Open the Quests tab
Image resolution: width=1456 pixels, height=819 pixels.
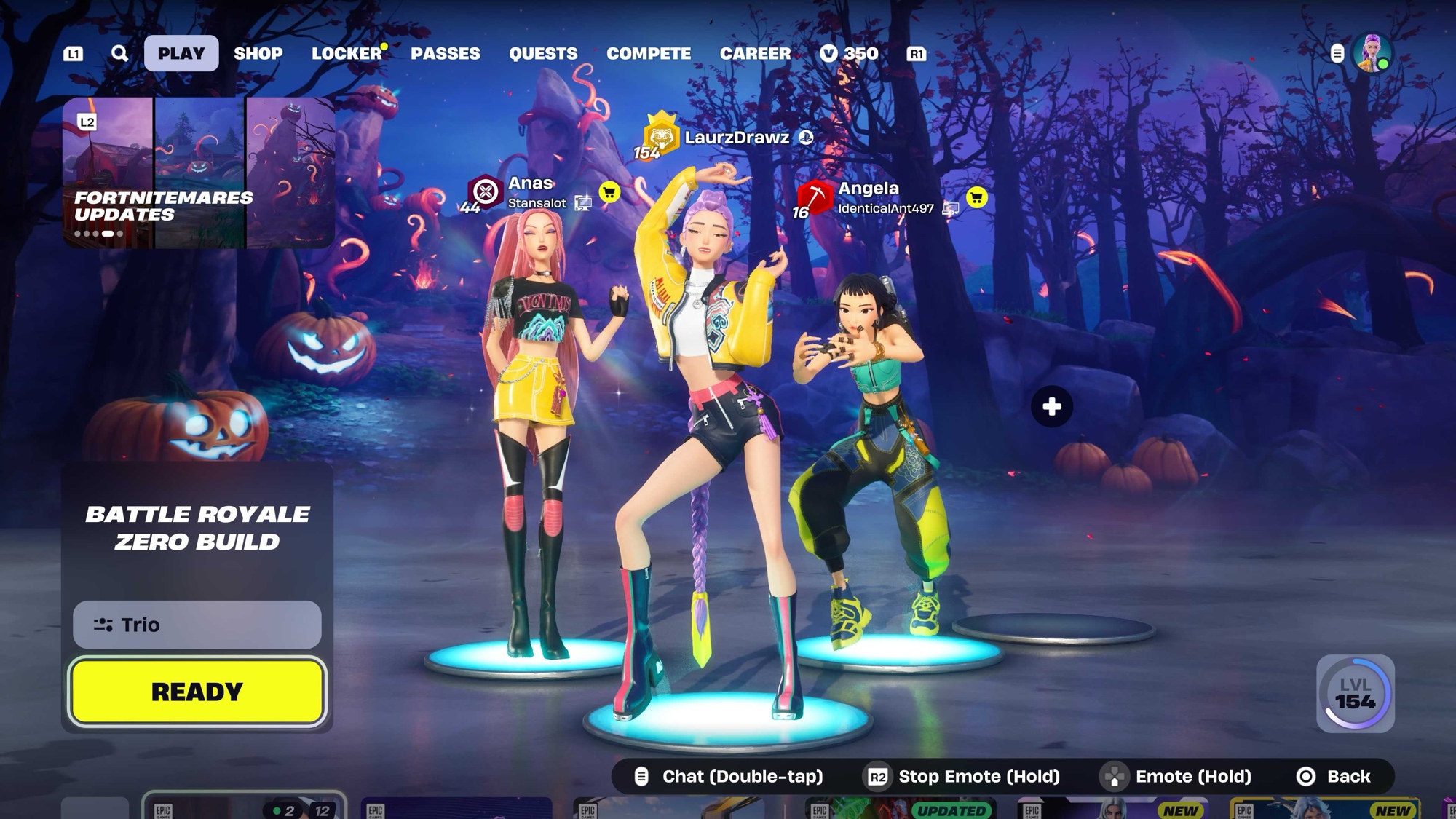[543, 53]
